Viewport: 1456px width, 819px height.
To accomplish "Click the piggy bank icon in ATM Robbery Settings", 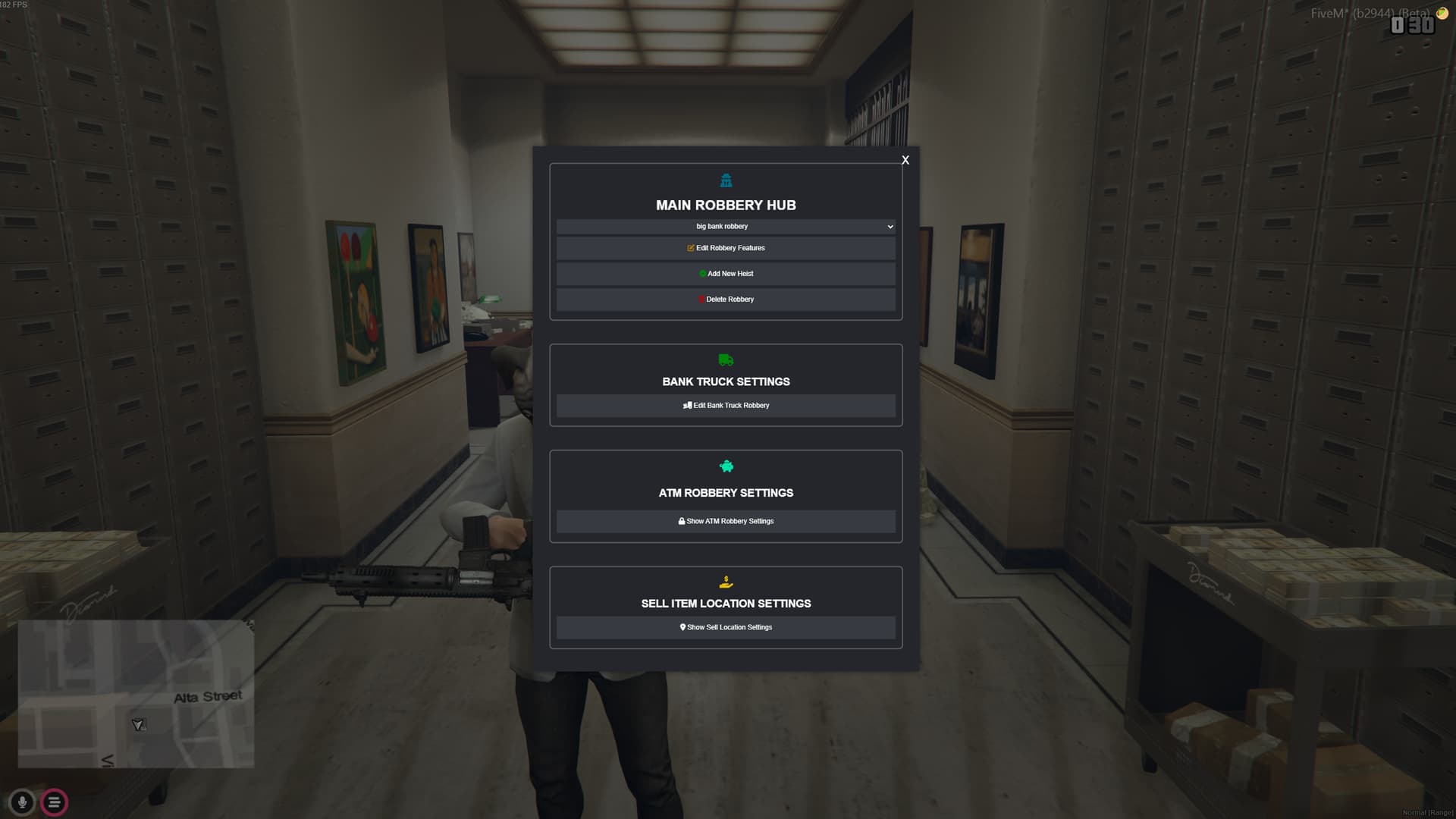I will point(726,467).
